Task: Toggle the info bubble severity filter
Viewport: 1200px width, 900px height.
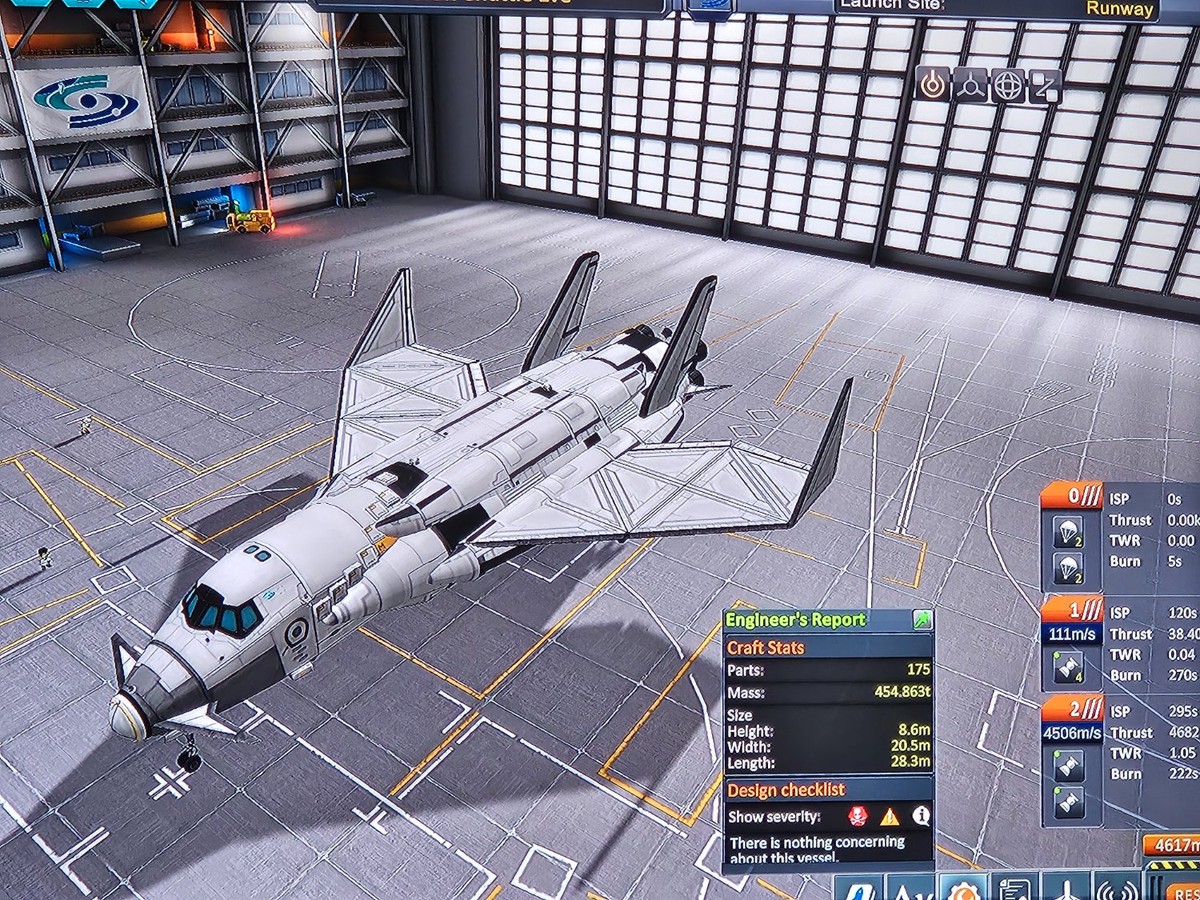Action: pyautogui.click(x=920, y=816)
